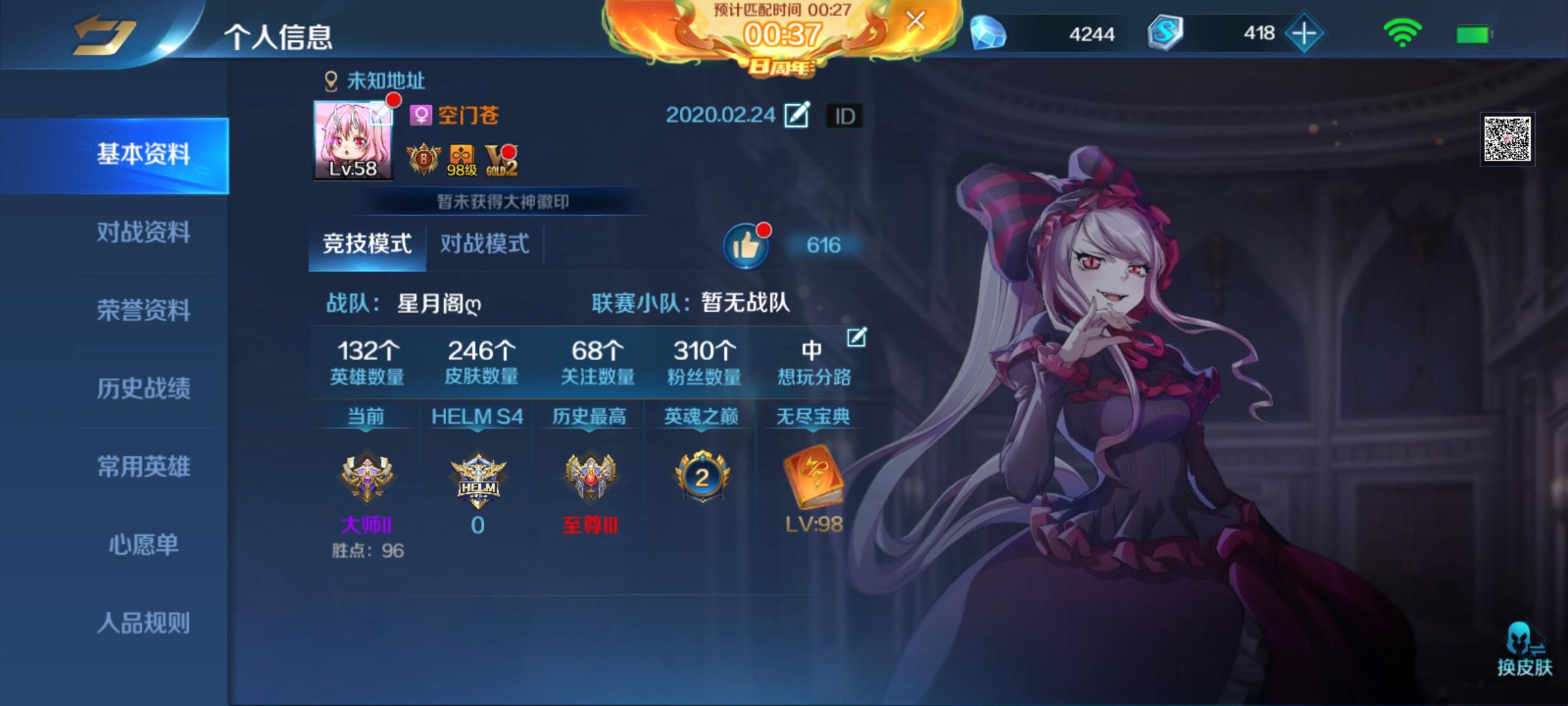
Task: Select the 竞技模式 tab
Action: [367, 243]
